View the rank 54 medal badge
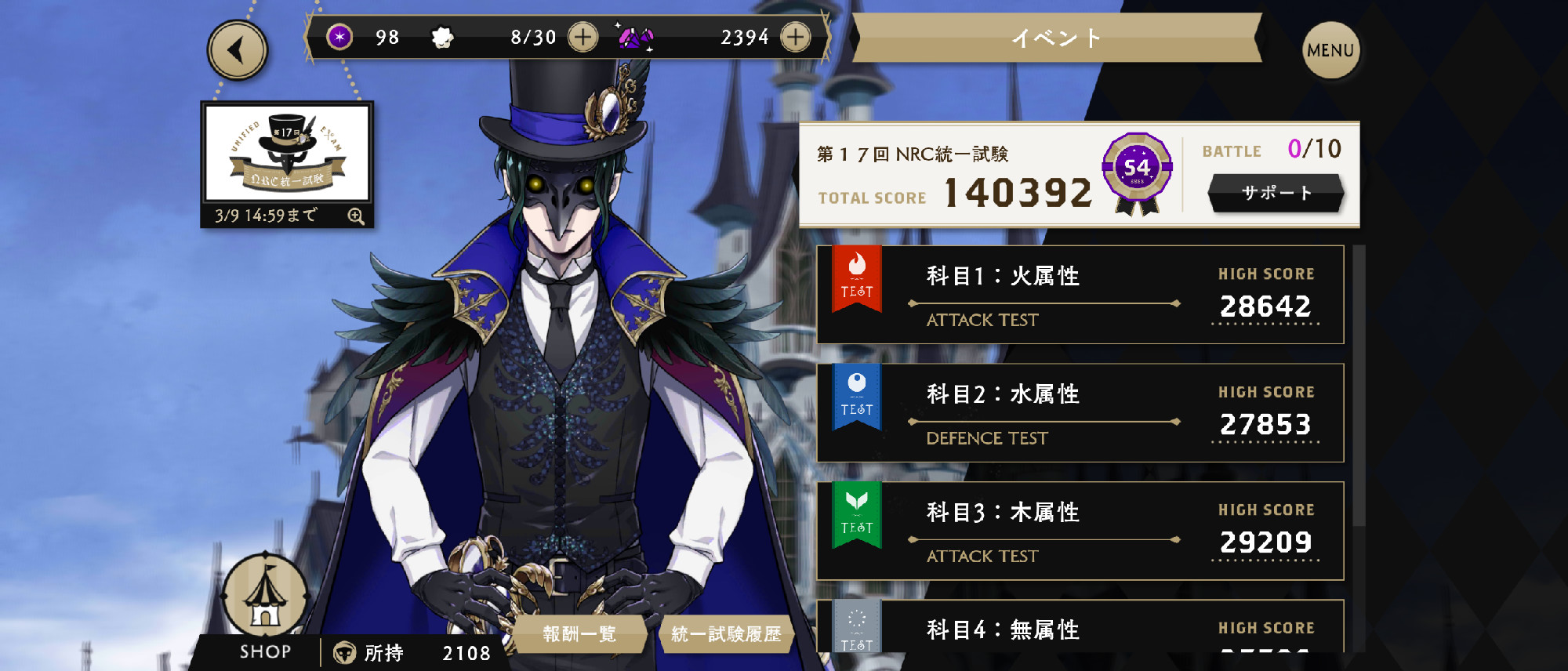The width and height of the screenshot is (1568, 671). tap(1137, 172)
